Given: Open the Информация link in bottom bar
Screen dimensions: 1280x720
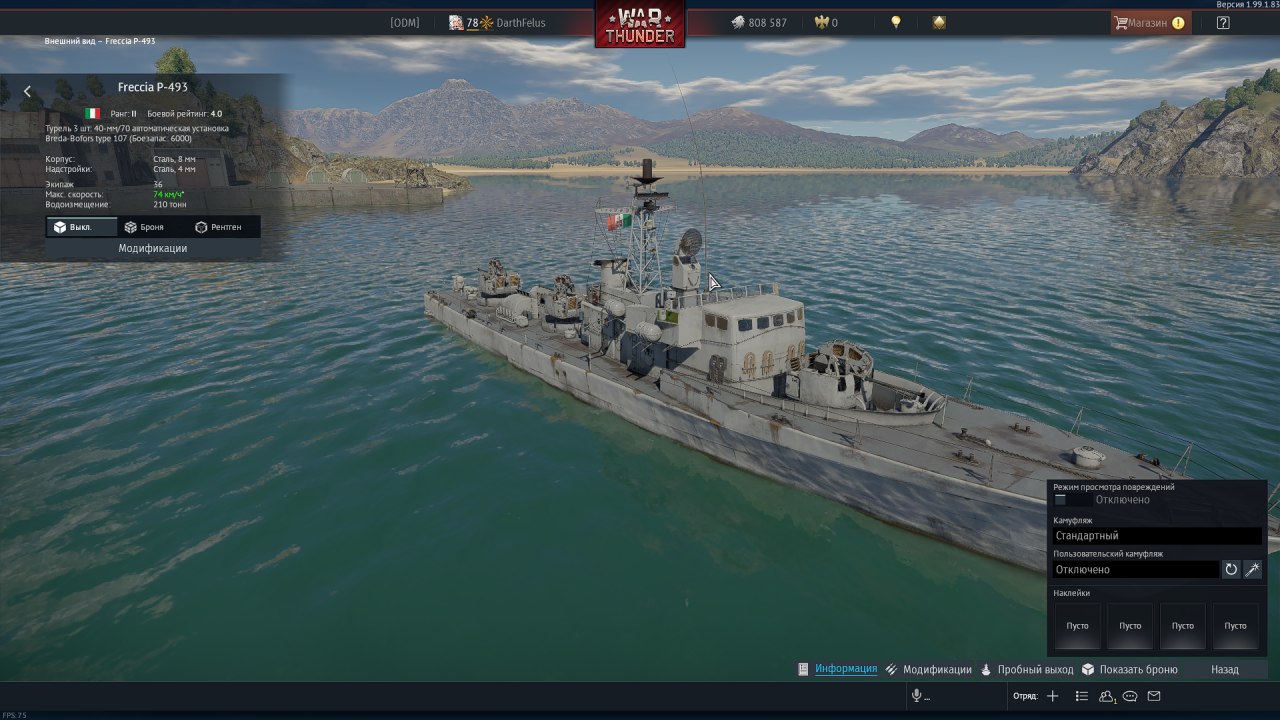Looking at the screenshot, I should click(845, 669).
